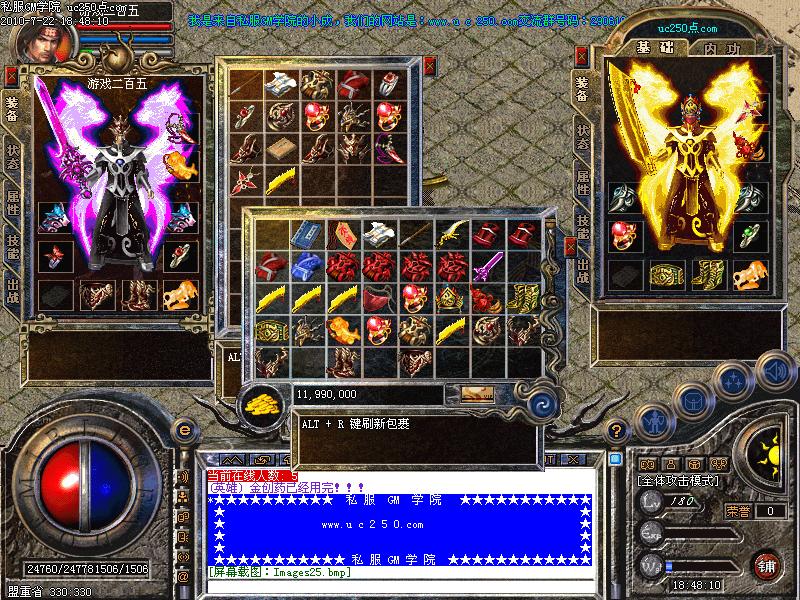Screen dimensions: 800x600
Task: Close the left character equipment panel
Action: [11, 73]
